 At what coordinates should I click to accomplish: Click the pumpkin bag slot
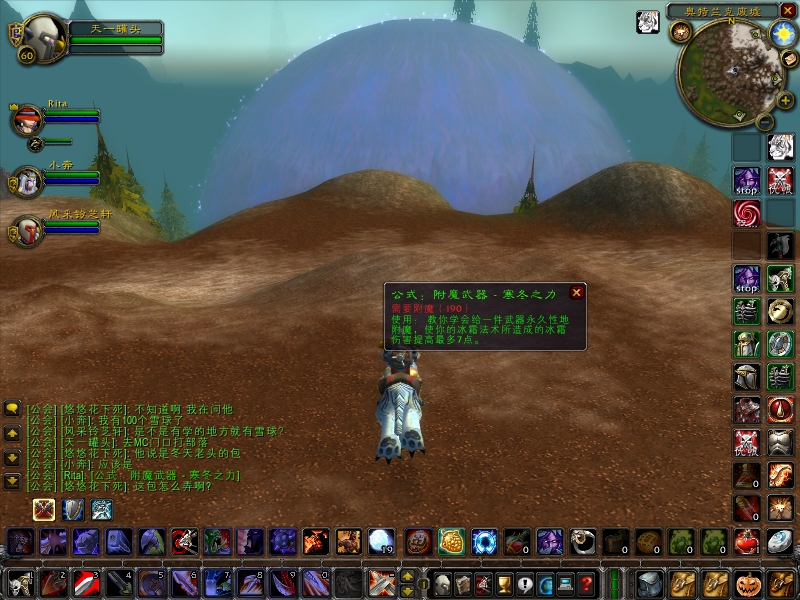click(748, 582)
